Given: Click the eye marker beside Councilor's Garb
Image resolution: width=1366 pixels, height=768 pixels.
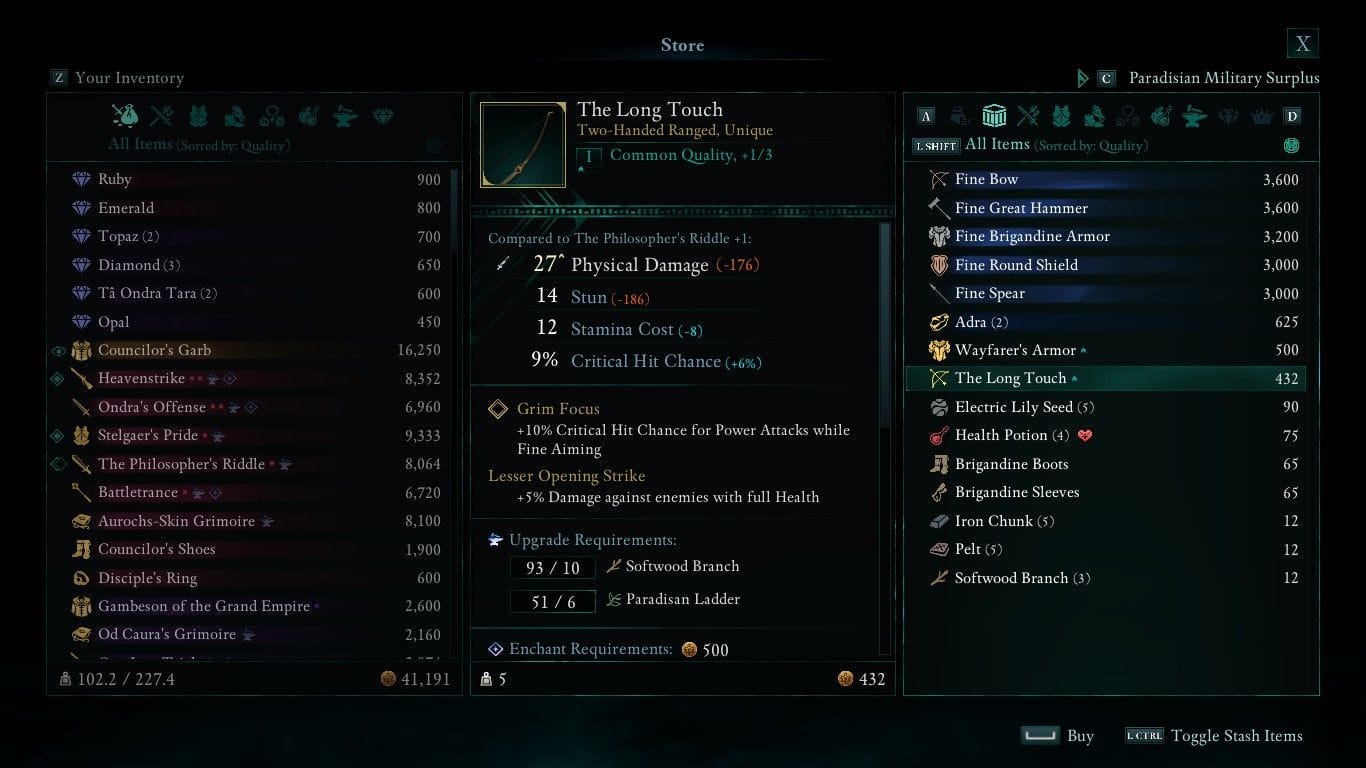Looking at the screenshot, I should [59, 351].
